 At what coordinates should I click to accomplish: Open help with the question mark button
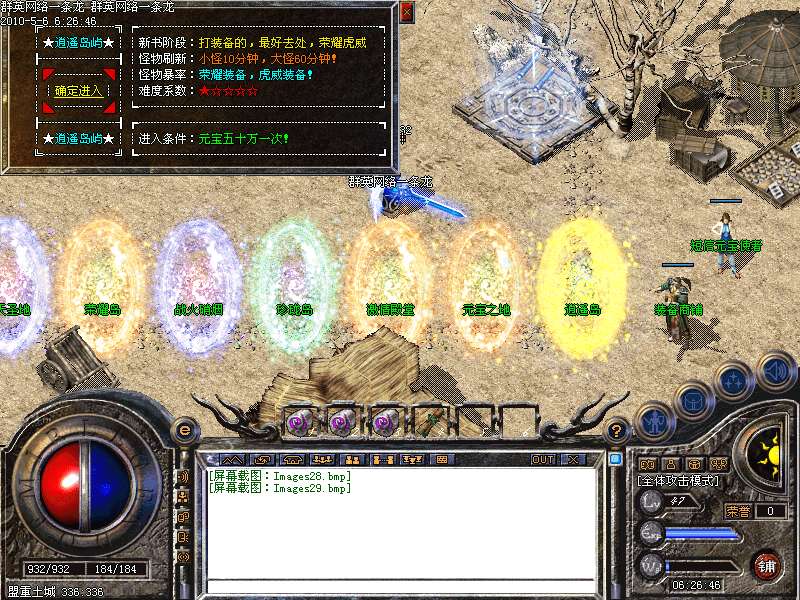[617, 432]
